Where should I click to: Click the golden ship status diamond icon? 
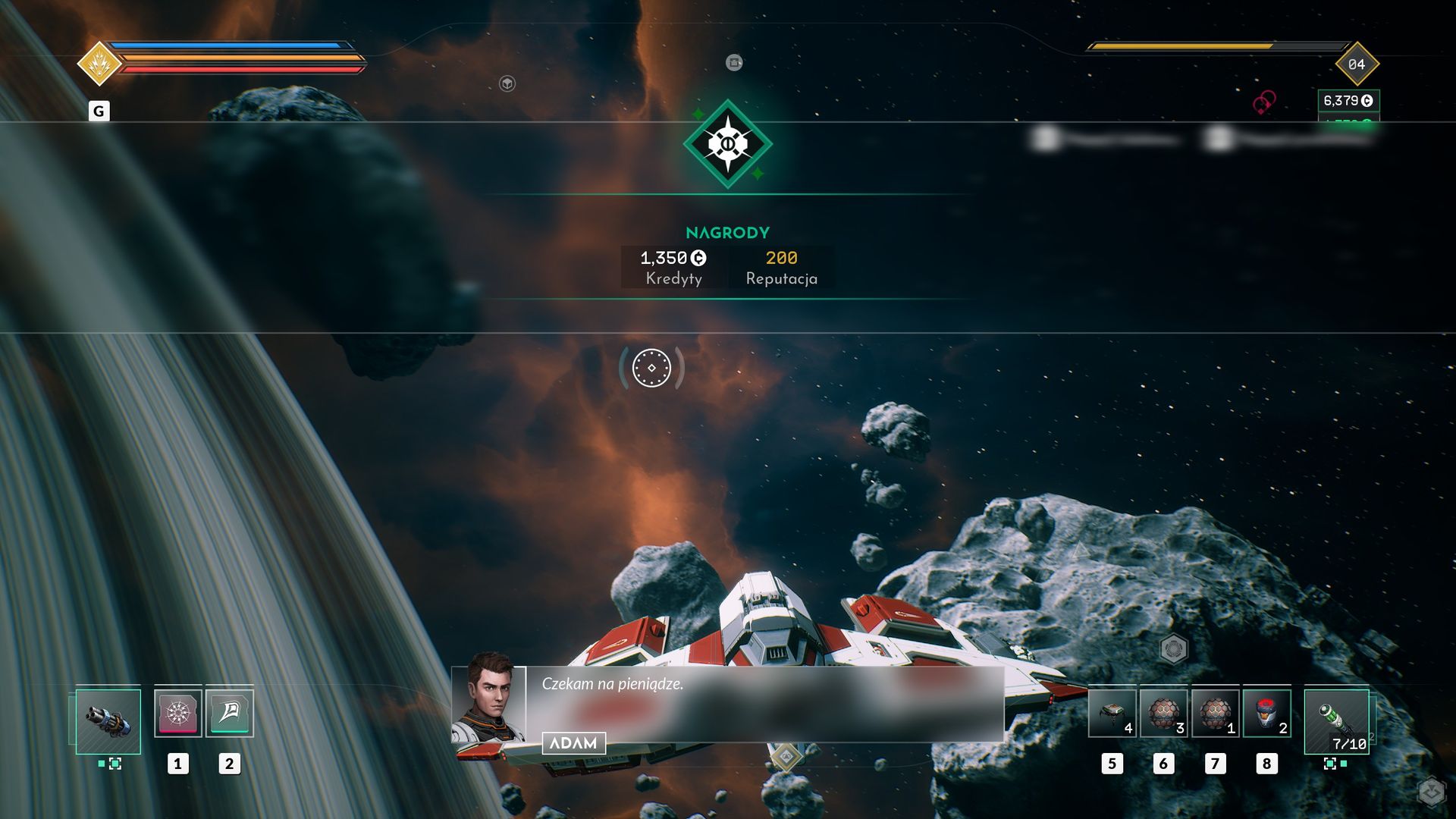coord(99,64)
